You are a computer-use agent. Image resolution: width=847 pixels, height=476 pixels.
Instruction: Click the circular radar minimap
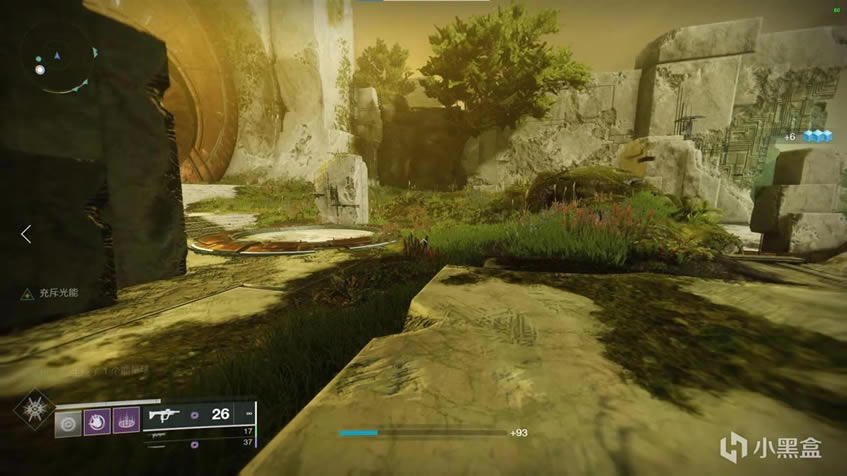59,58
